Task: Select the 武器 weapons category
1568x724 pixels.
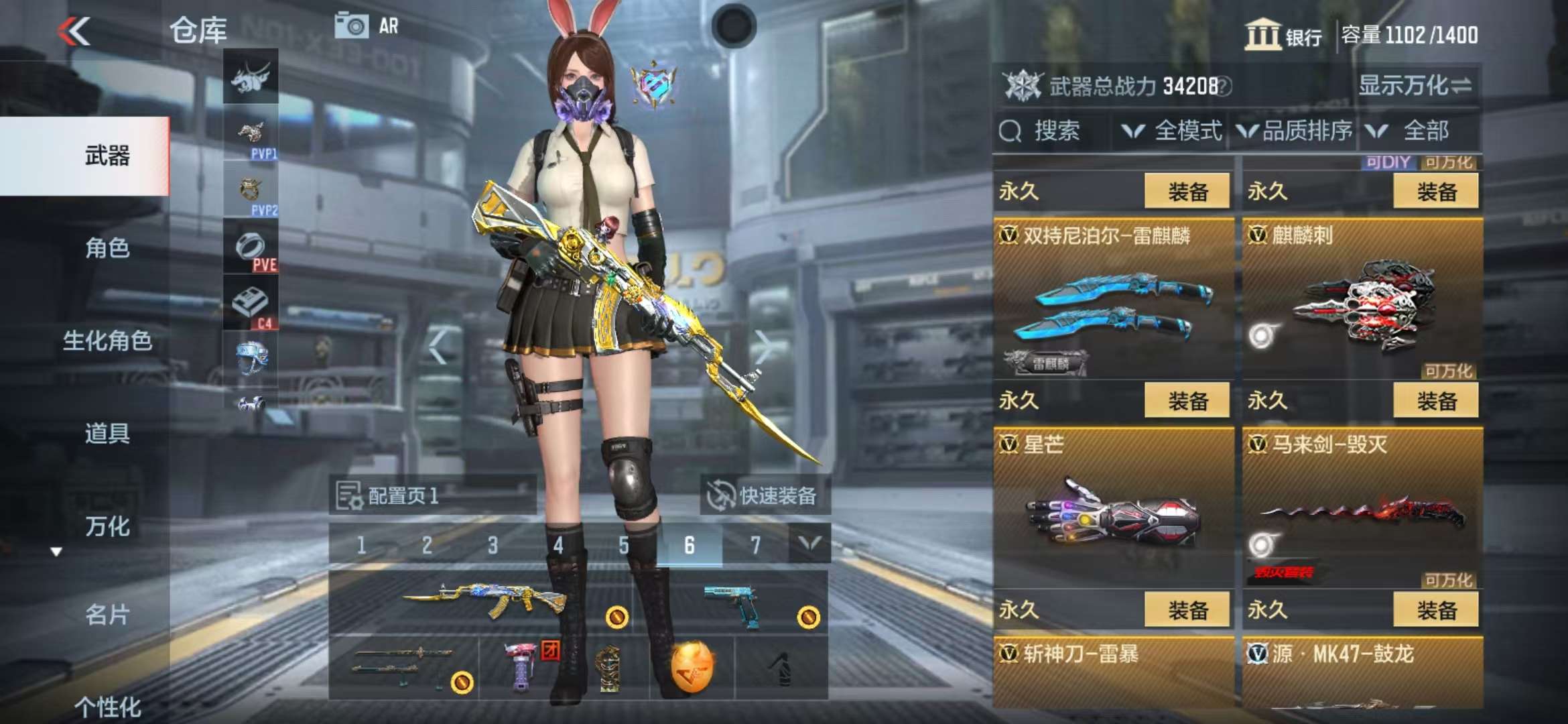Action: tap(107, 156)
